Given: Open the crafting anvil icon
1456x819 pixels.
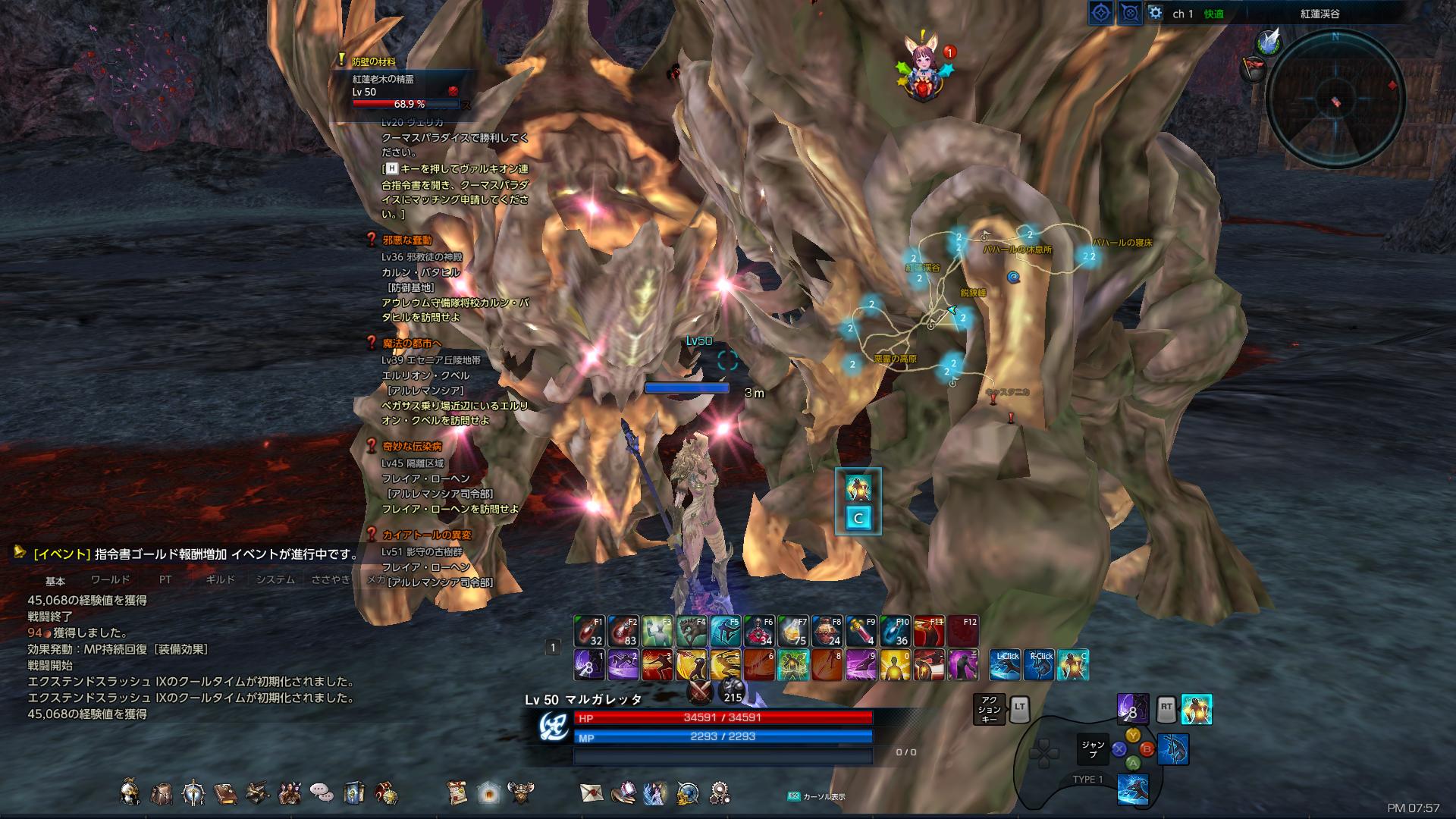Looking at the screenshot, I should point(257,792).
